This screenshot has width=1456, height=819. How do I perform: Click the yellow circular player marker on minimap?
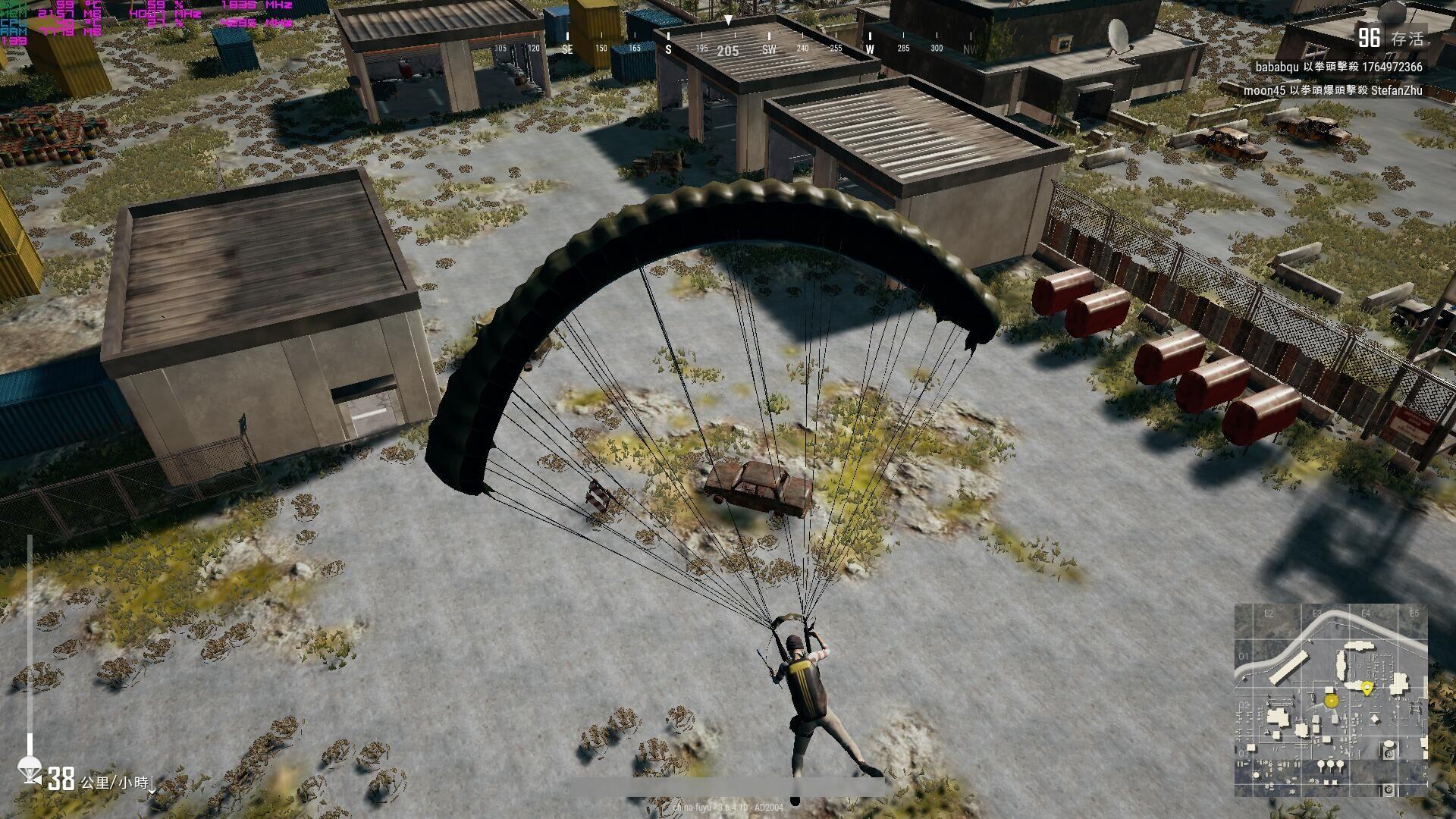click(1331, 701)
